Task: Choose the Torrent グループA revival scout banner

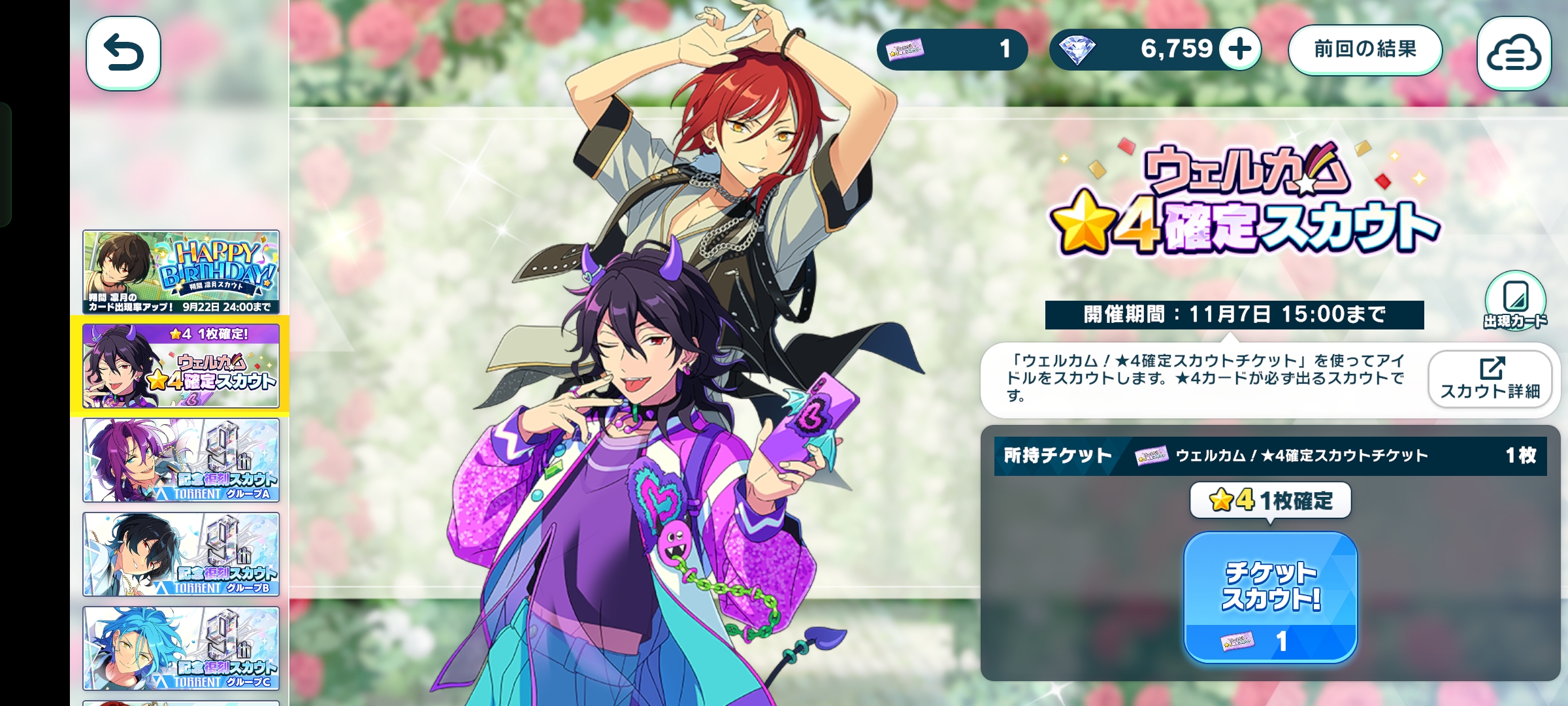Action: 181,460
